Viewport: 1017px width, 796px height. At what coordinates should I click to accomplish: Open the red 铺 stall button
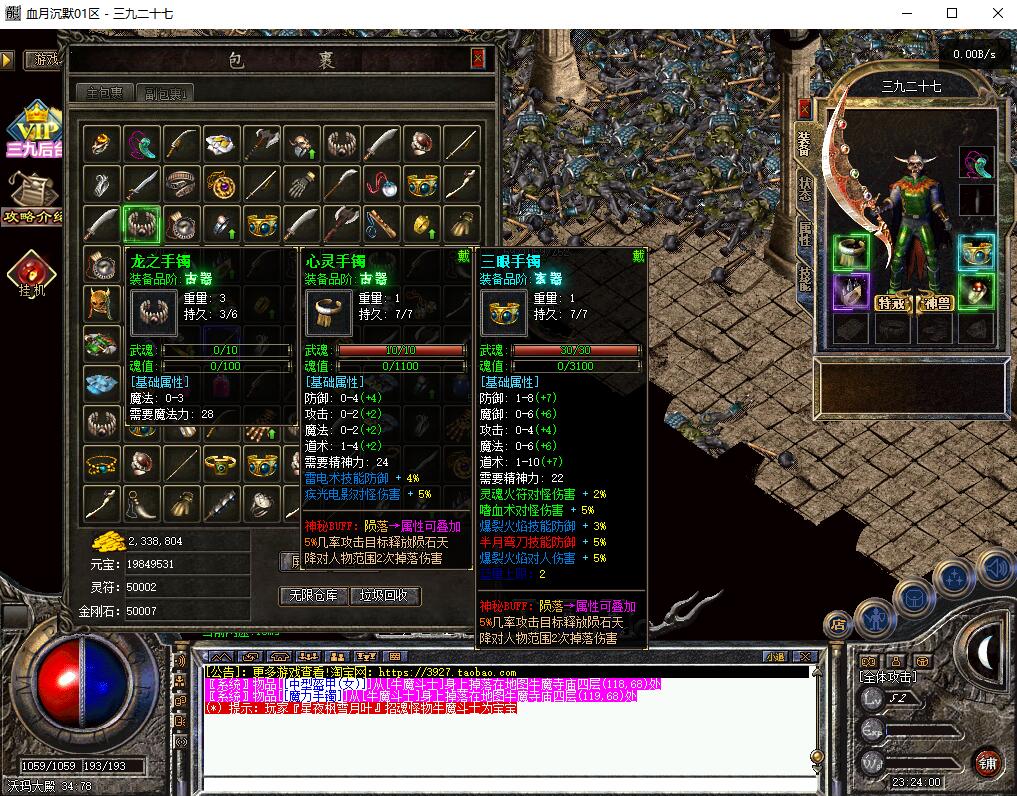(x=988, y=762)
